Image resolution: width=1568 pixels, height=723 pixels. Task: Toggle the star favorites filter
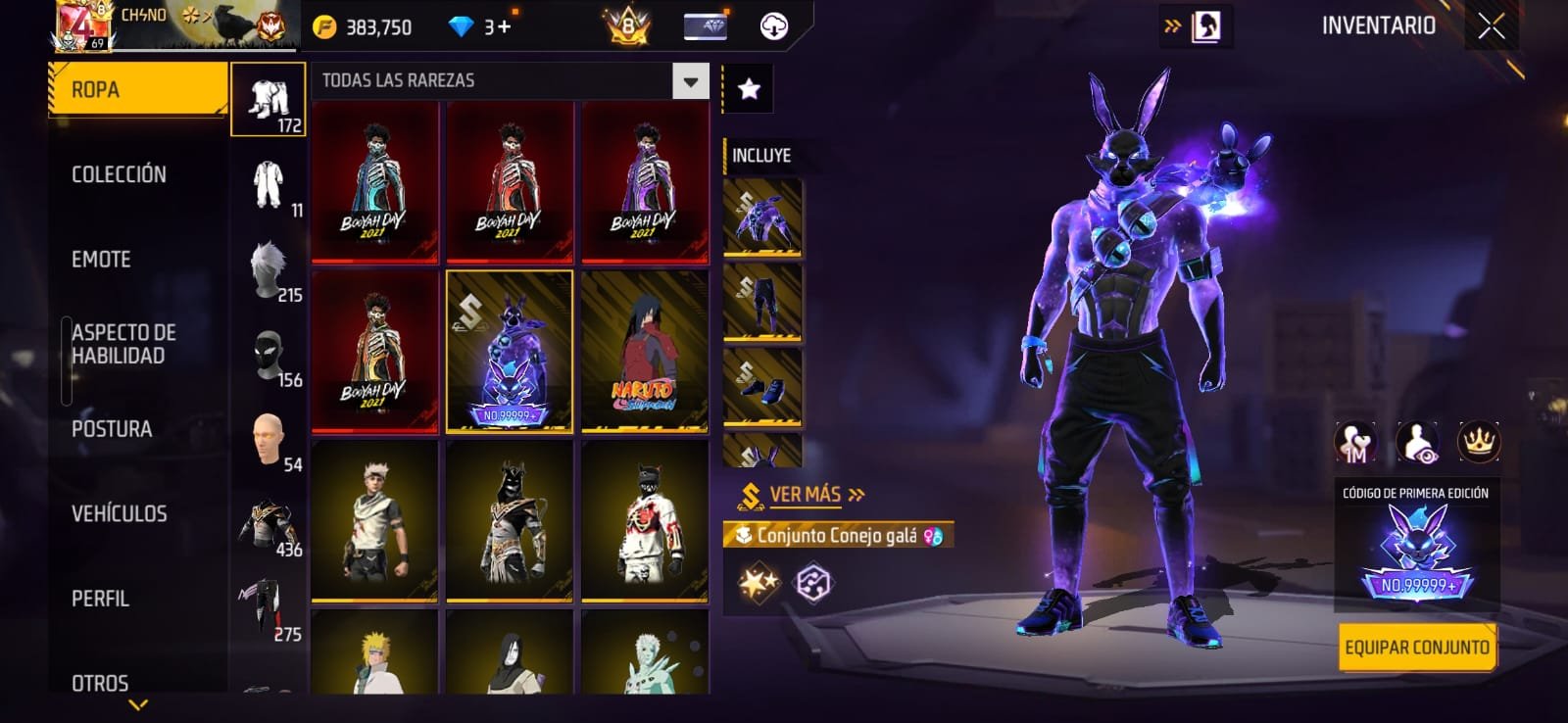pyautogui.click(x=749, y=90)
